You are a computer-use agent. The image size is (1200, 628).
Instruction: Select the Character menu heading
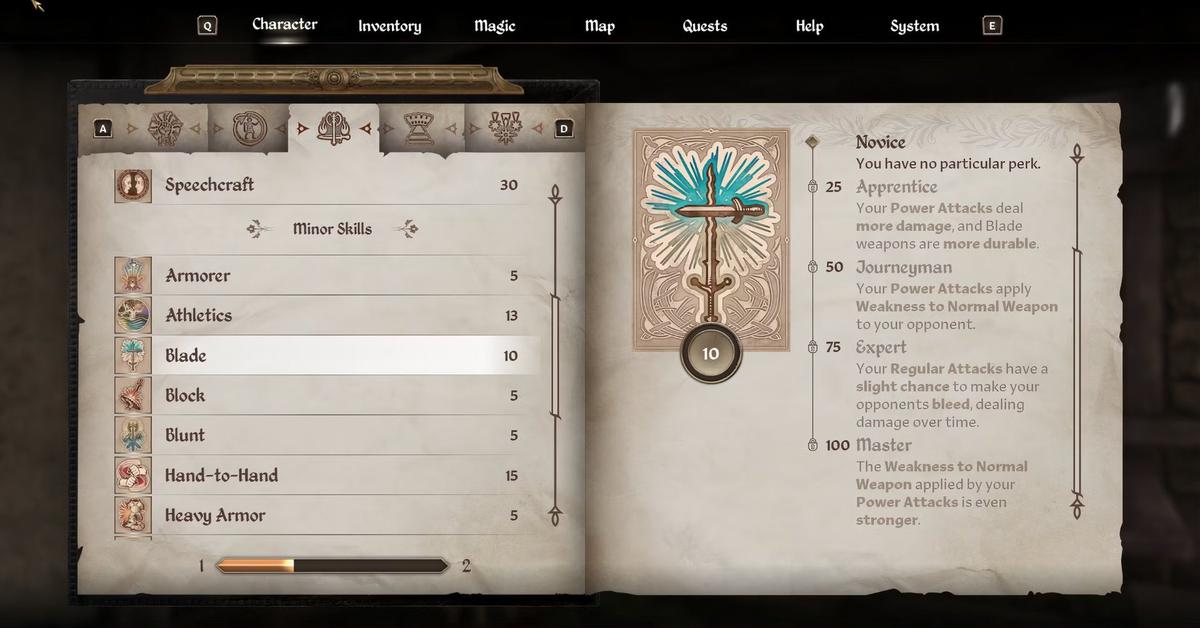(284, 24)
